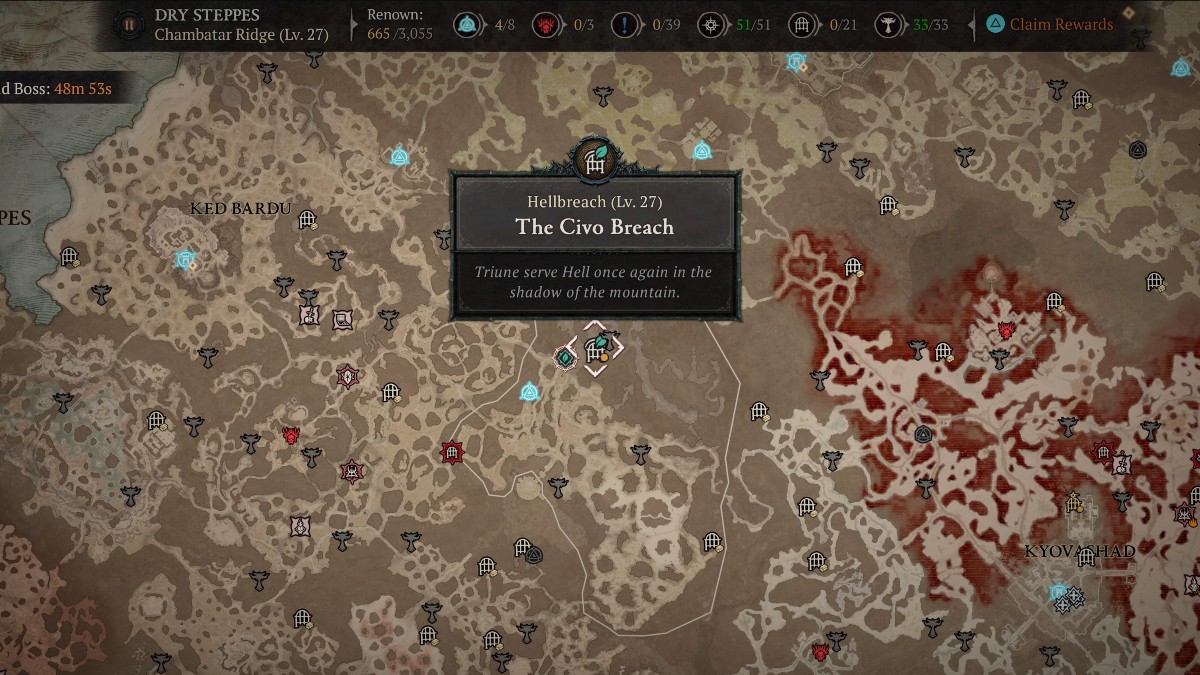Select the waypoints renown counter icon

tap(465, 24)
